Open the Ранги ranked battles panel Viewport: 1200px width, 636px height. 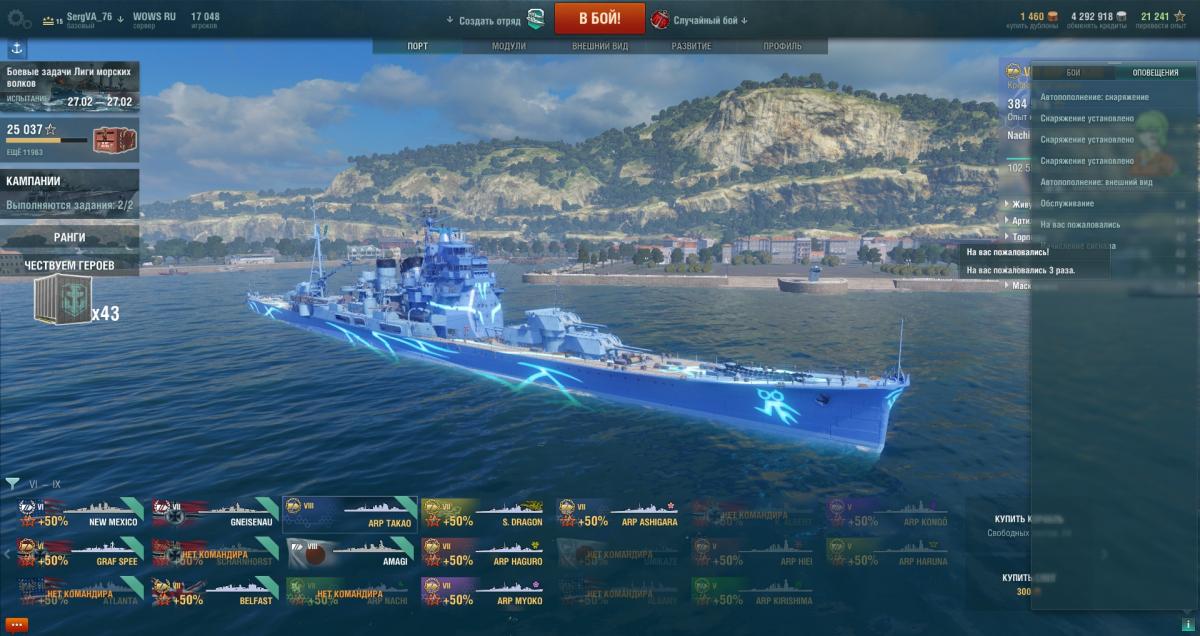pyautogui.click(x=69, y=237)
